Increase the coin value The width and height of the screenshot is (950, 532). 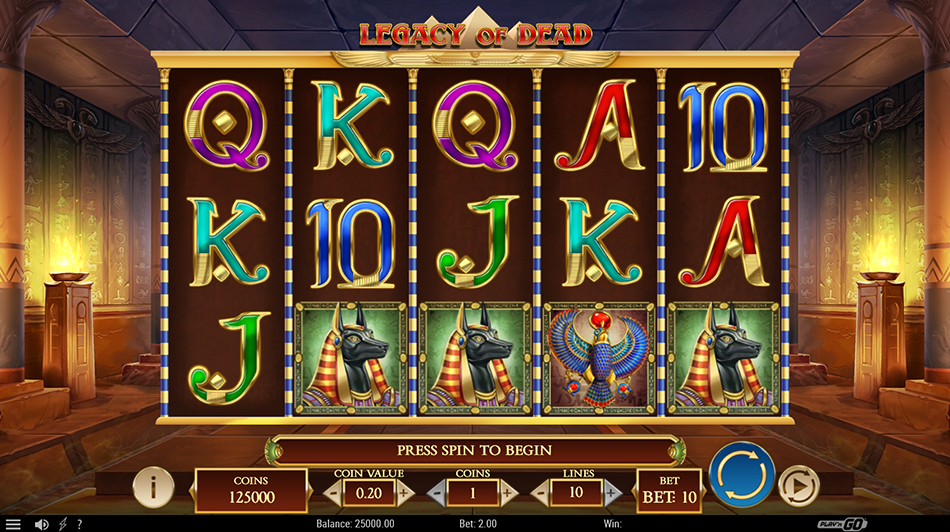pos(404,493)
